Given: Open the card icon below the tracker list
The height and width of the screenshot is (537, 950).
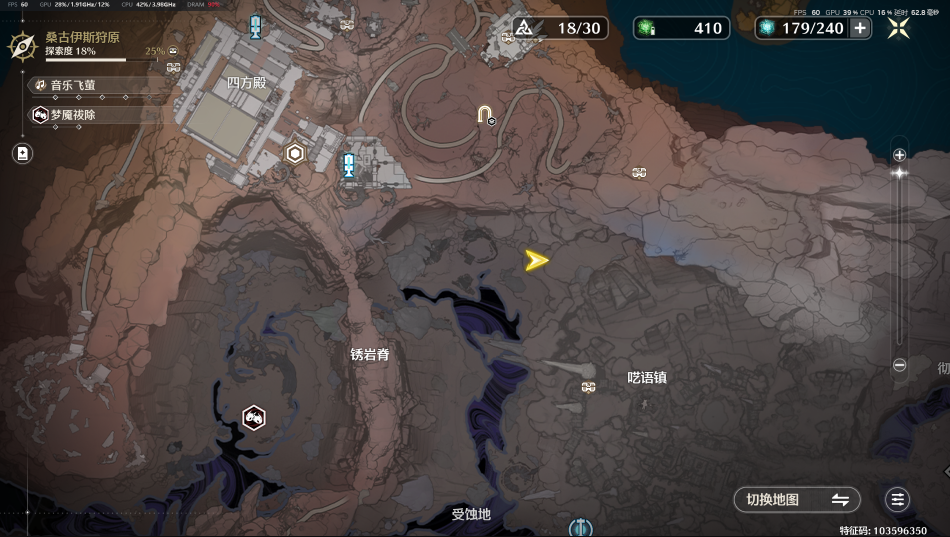Looking at the screenshot, I should tap(22, 153).
